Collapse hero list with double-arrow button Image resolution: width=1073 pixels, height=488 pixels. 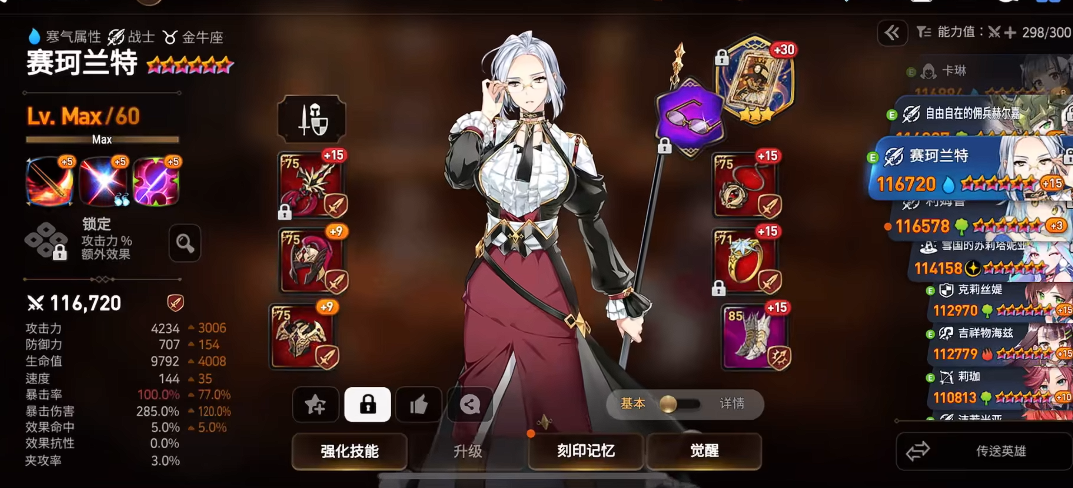[x=892, y=33]
